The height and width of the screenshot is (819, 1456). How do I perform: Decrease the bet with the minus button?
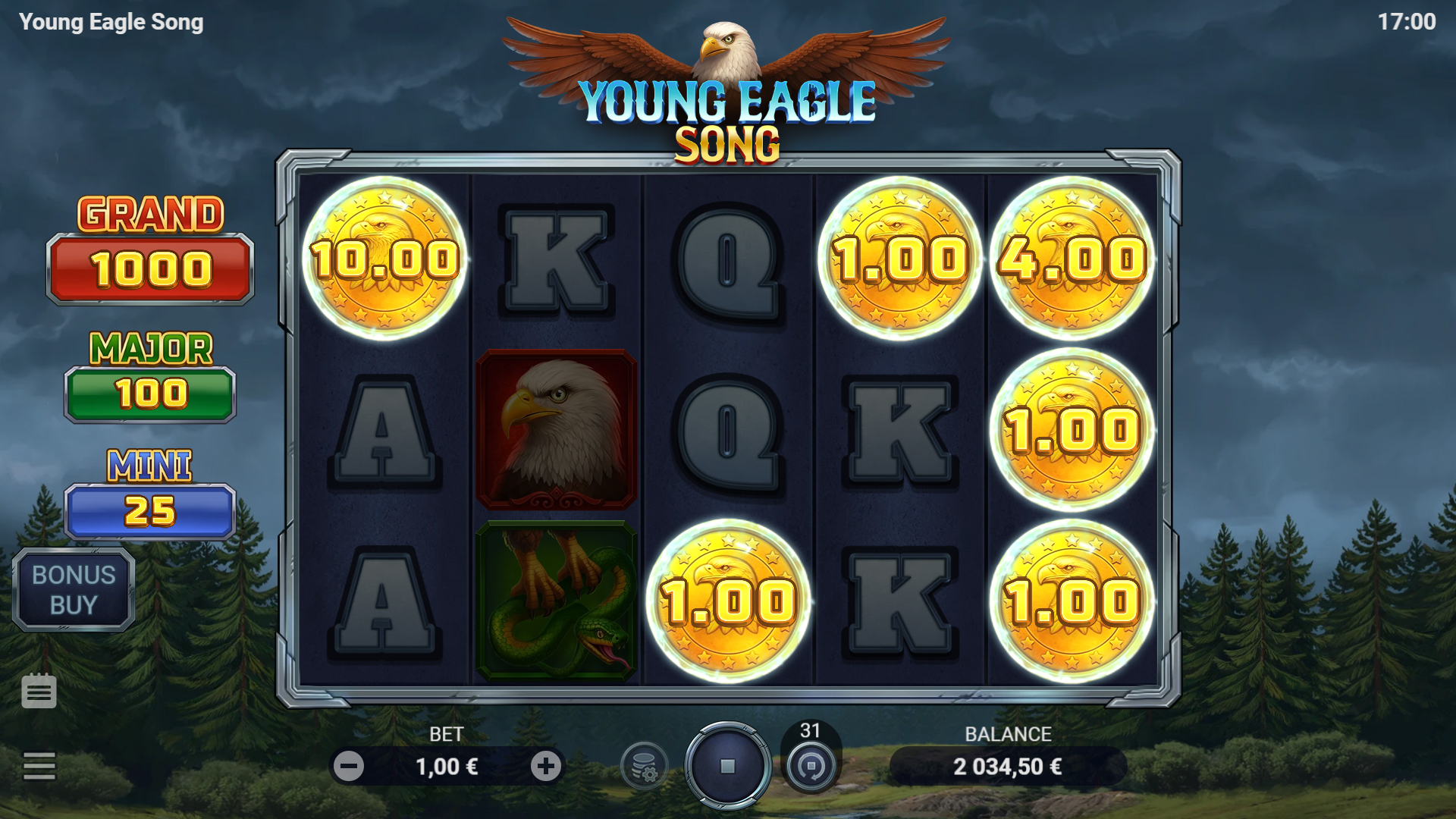pos(349,767)
